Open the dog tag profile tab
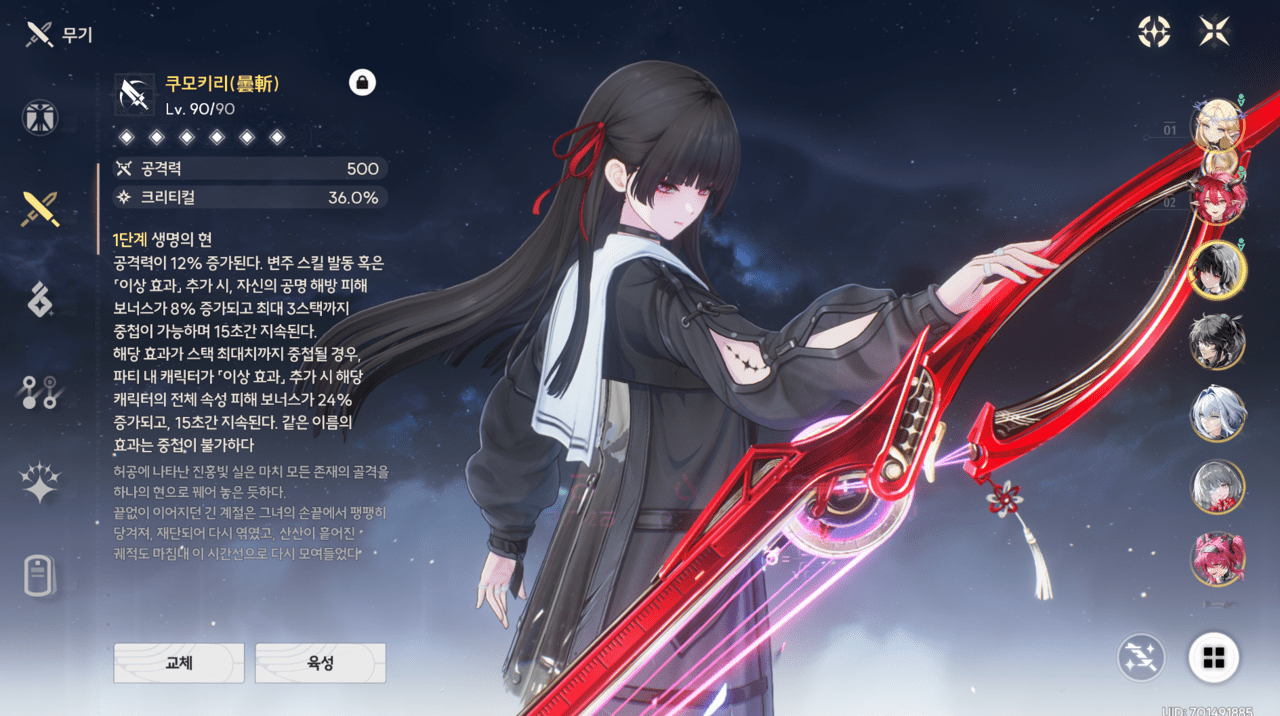The width and height of the screenshot is (1280, 716). tap(40, 575)
